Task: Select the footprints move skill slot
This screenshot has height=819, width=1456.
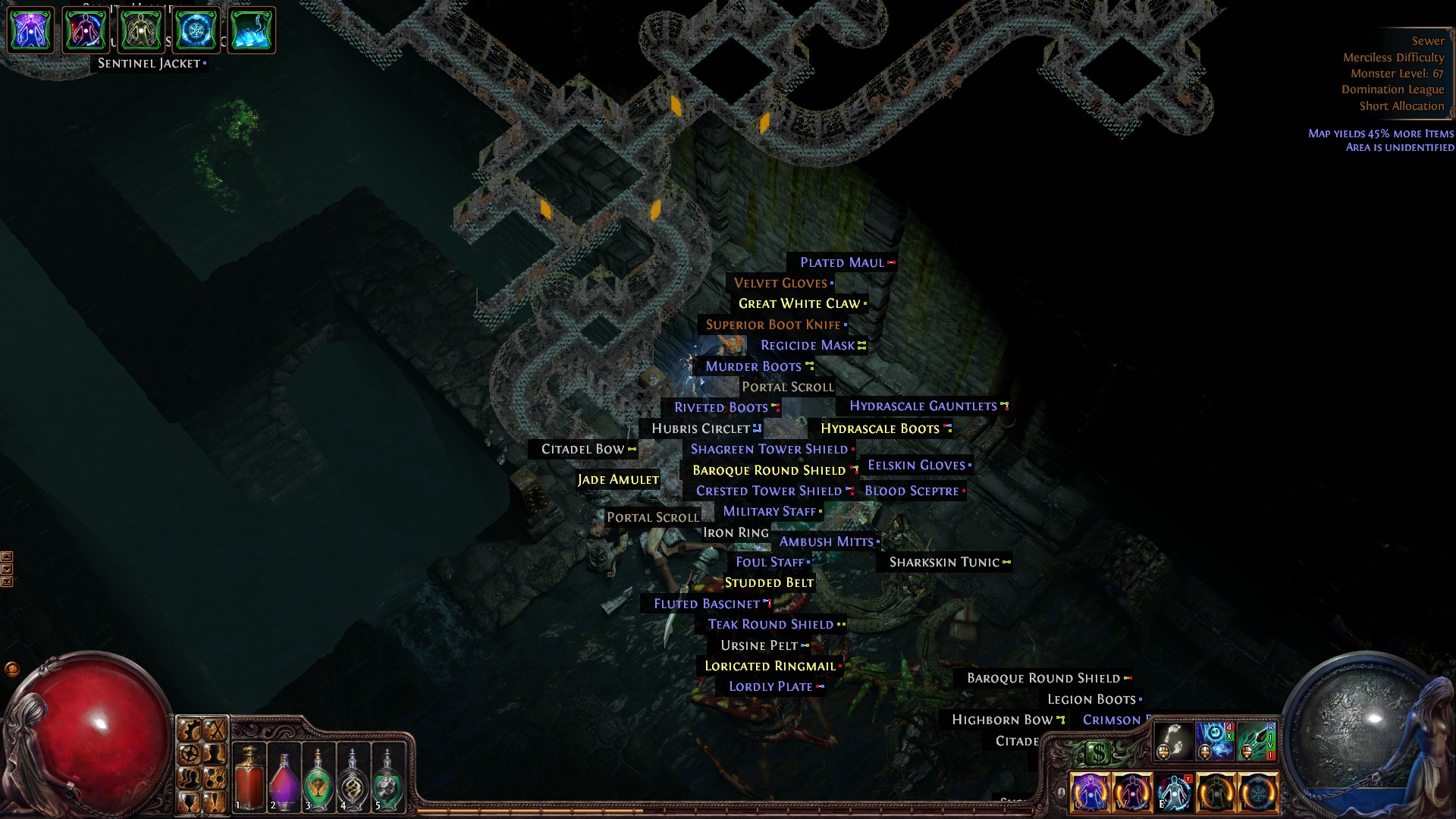Action: pos(1173,741)
